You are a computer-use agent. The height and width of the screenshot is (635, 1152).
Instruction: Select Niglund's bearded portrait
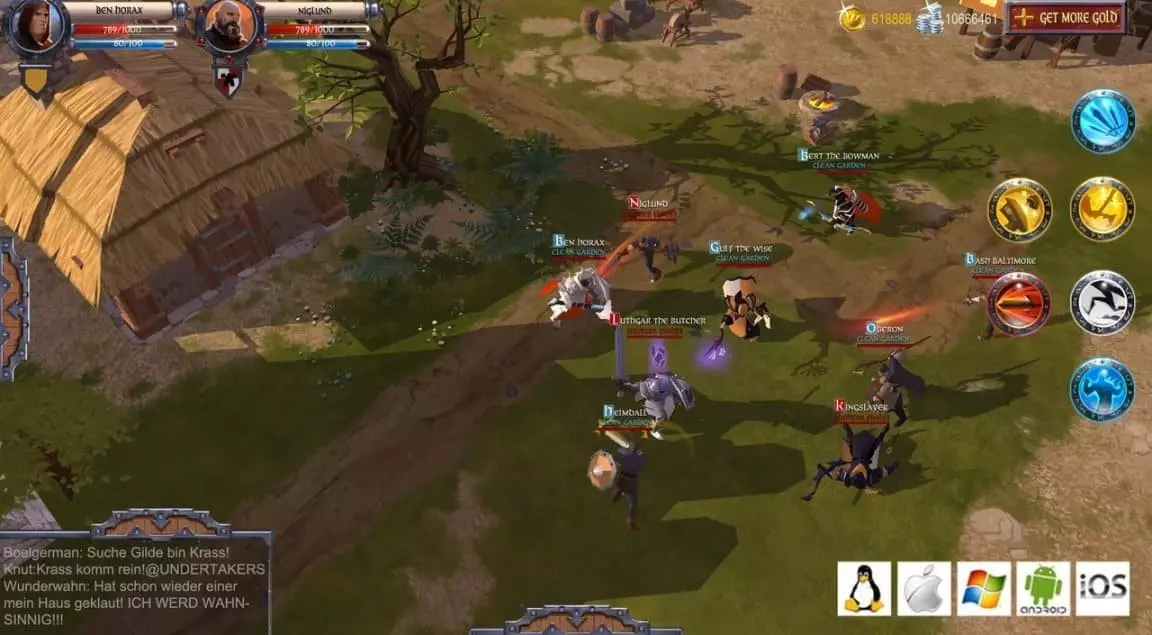(x=228, y=27)
